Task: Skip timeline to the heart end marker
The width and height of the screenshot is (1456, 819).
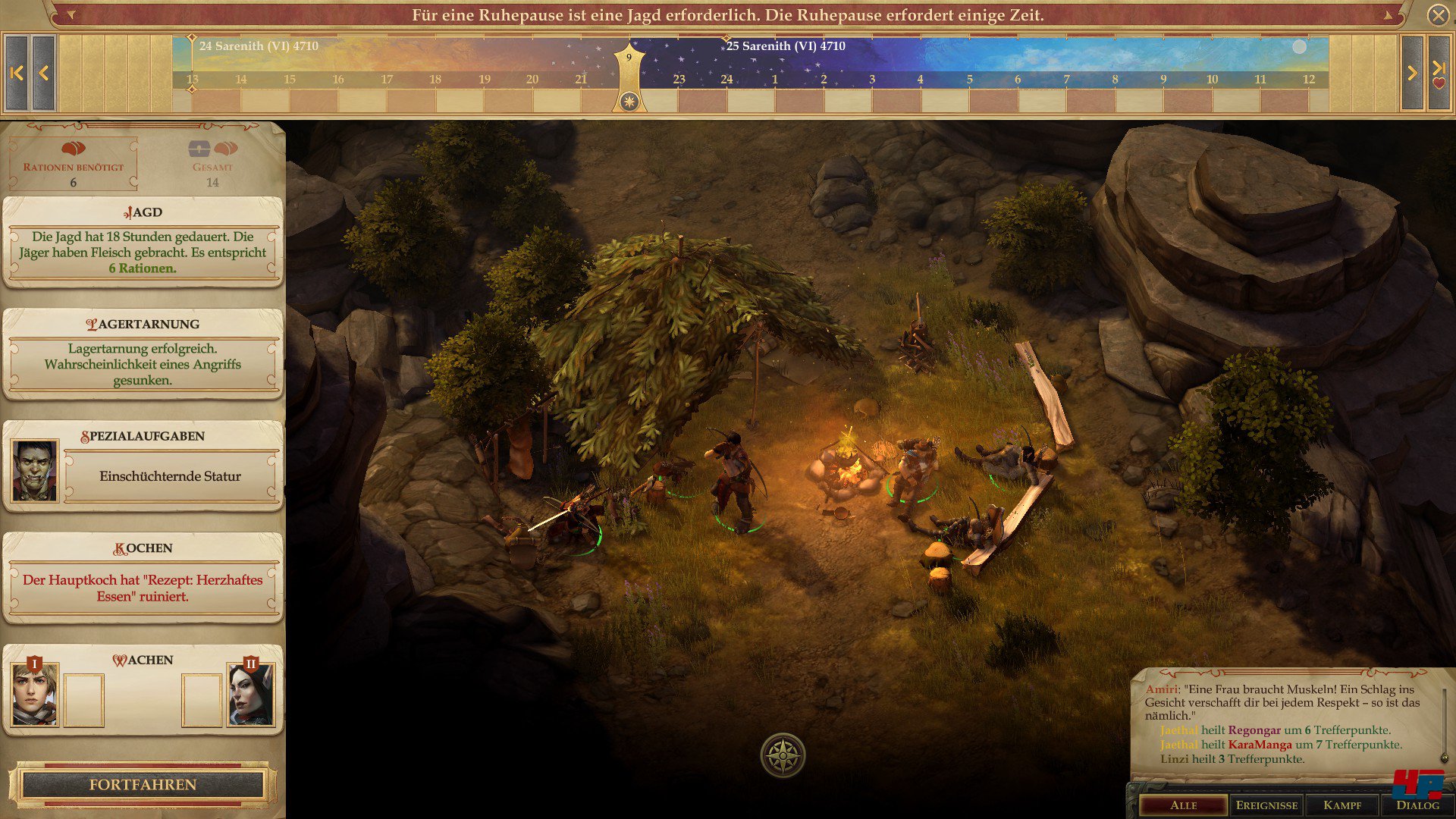Action: 1439,73
